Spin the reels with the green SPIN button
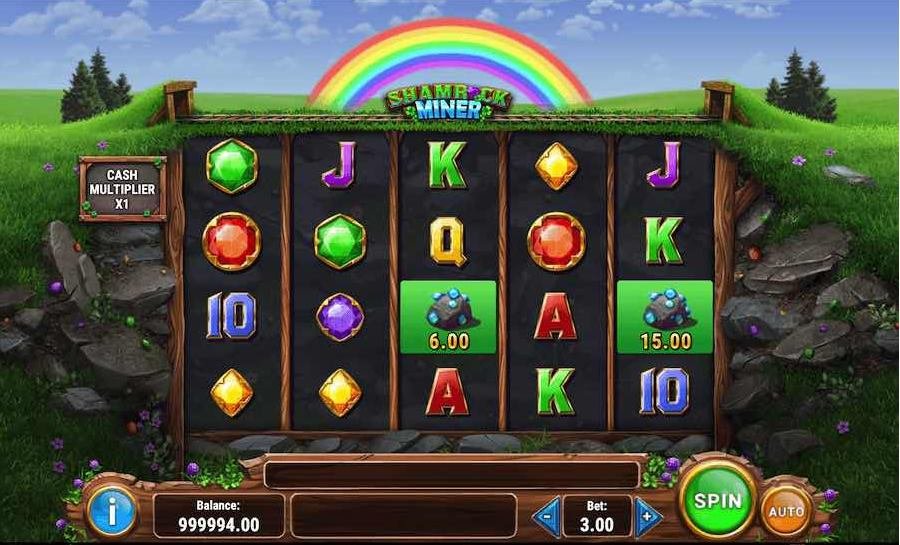The image size is (900, 545). (x=717, y=500)
